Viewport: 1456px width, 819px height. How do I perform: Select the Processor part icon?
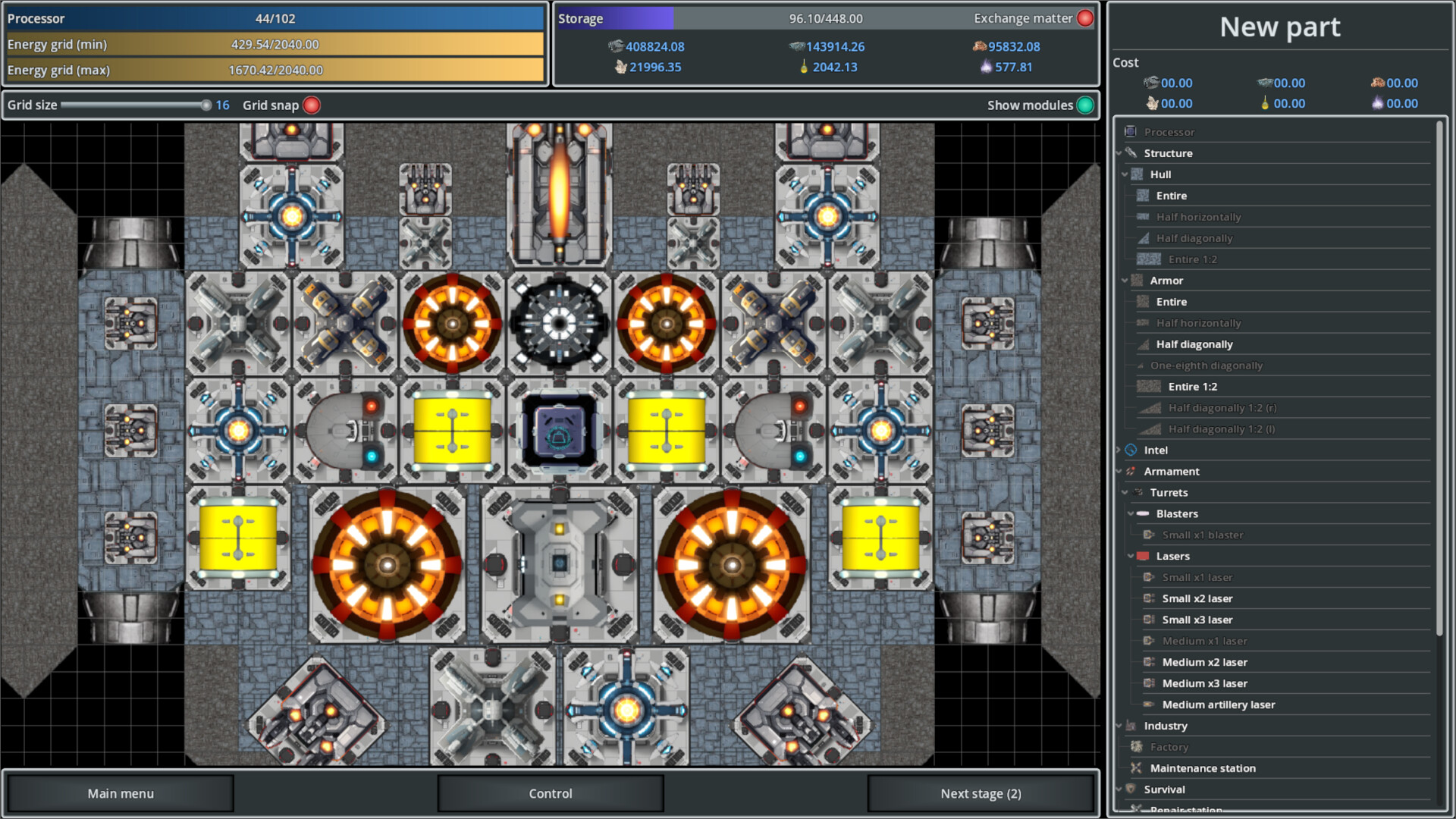(x=1170, y=132)
